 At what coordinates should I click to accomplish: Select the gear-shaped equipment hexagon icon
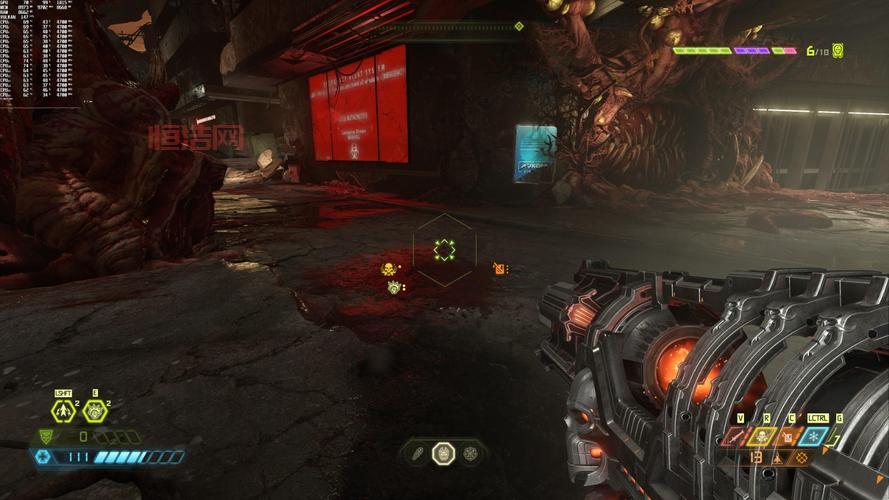tap(94, 410)
